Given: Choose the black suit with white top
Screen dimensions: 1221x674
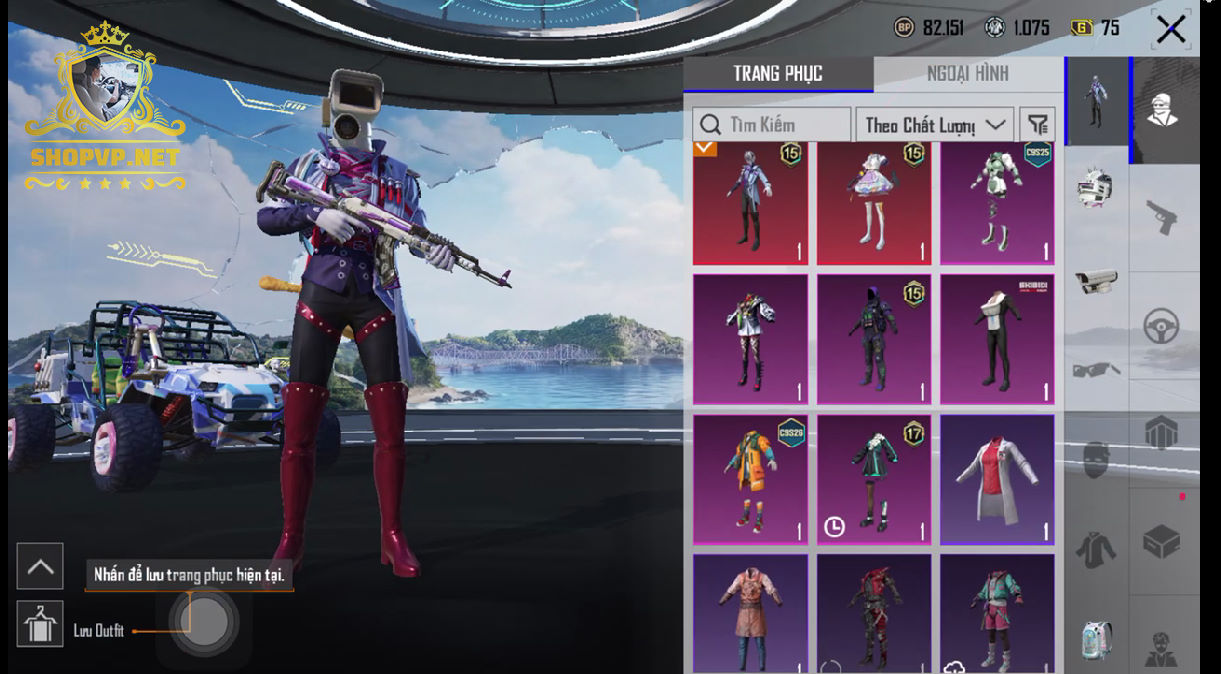Looking at the screenshot, I should [x=997, y=340].
